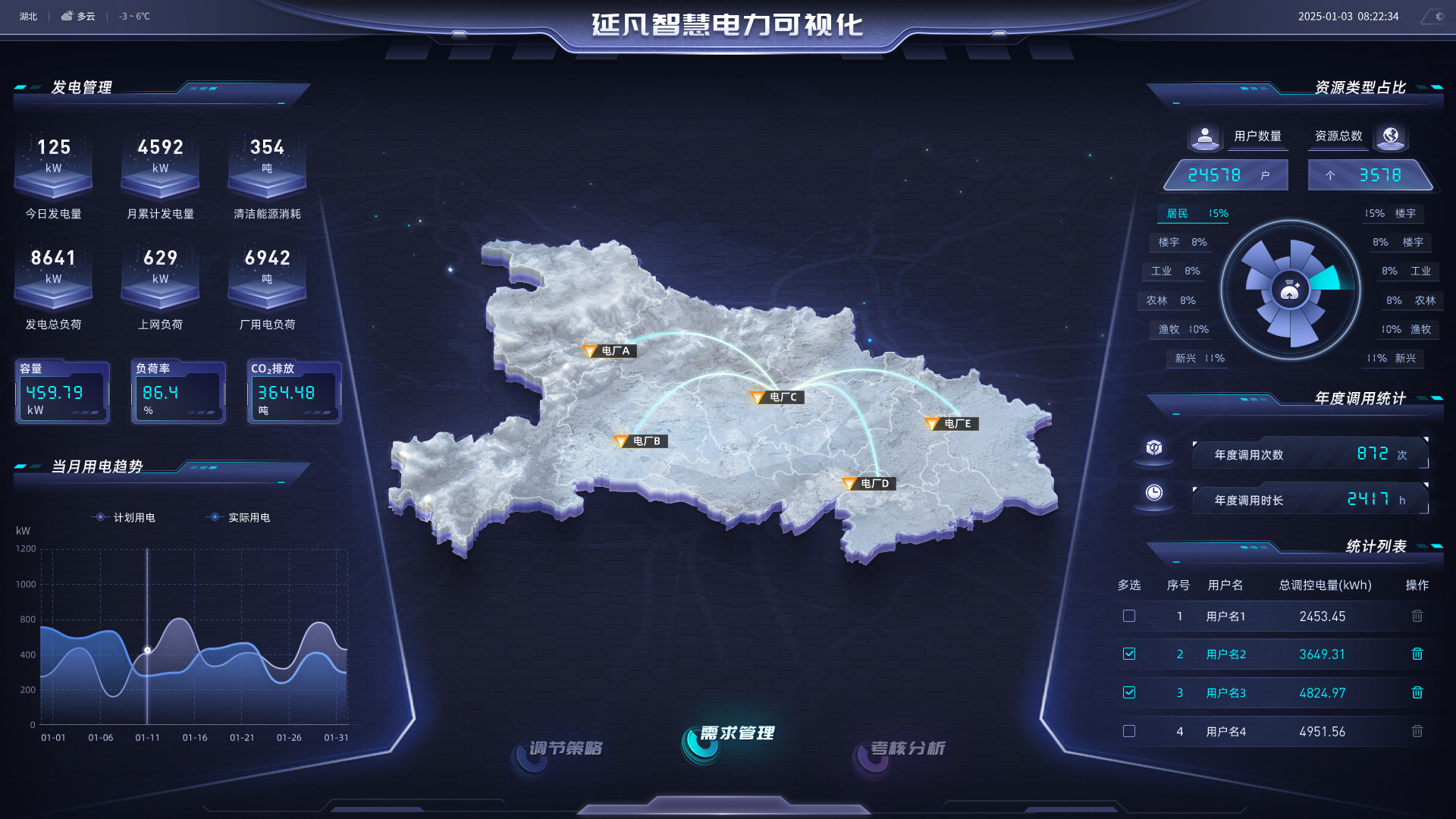This screenshot has width=1456, height=819.
Task: Delete 用户名2 using its trash icon
Action: pyautogui.click(x=1417, y=654)
